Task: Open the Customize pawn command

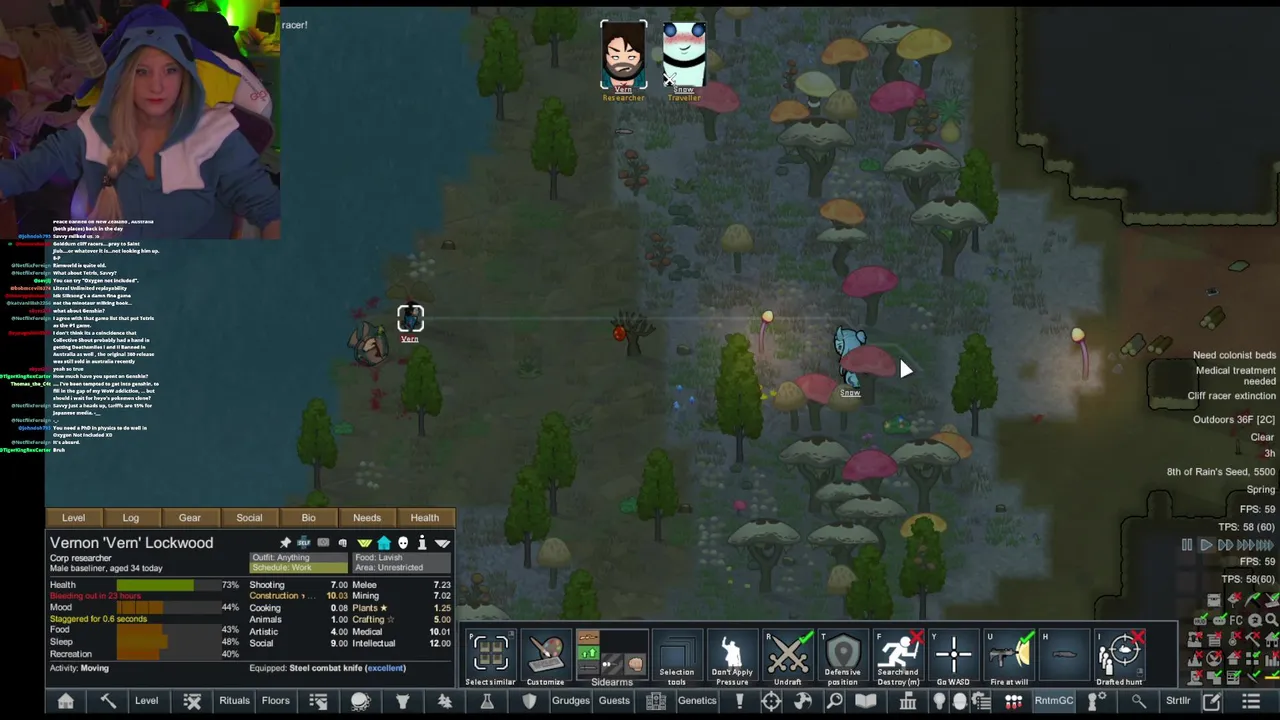Action: tap(546, 656)
